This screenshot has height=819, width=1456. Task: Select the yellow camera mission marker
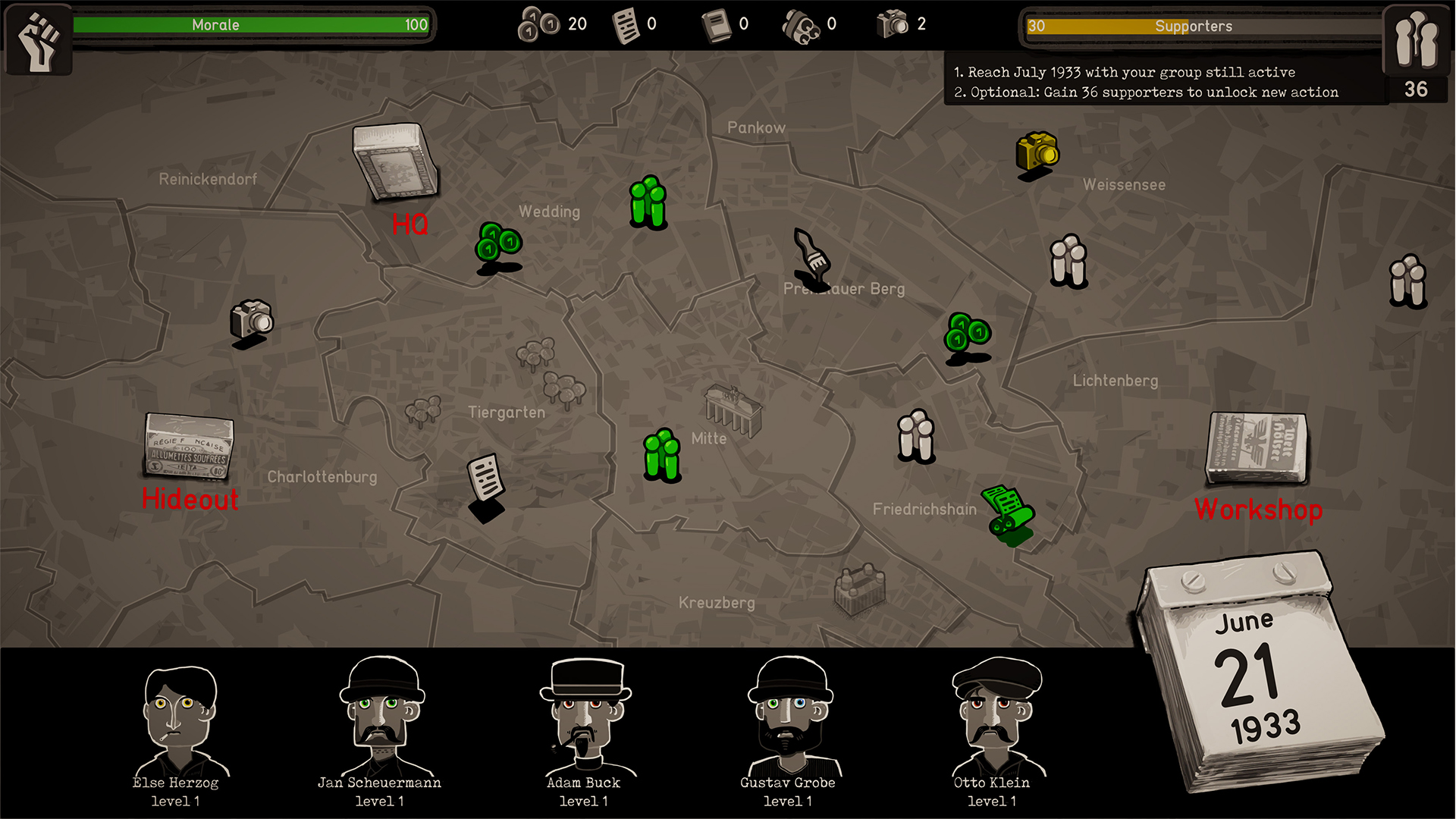(x=1037, y=152)
